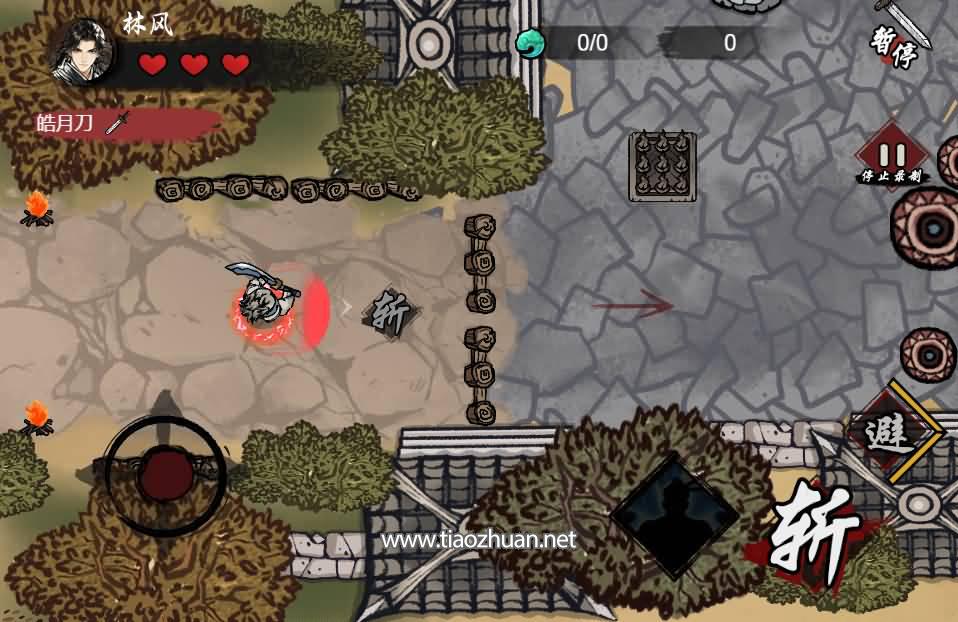Click the 停止录制 stop recording button
The height and width of the screenshot is (622, 958).
click(x=893, y=157)
